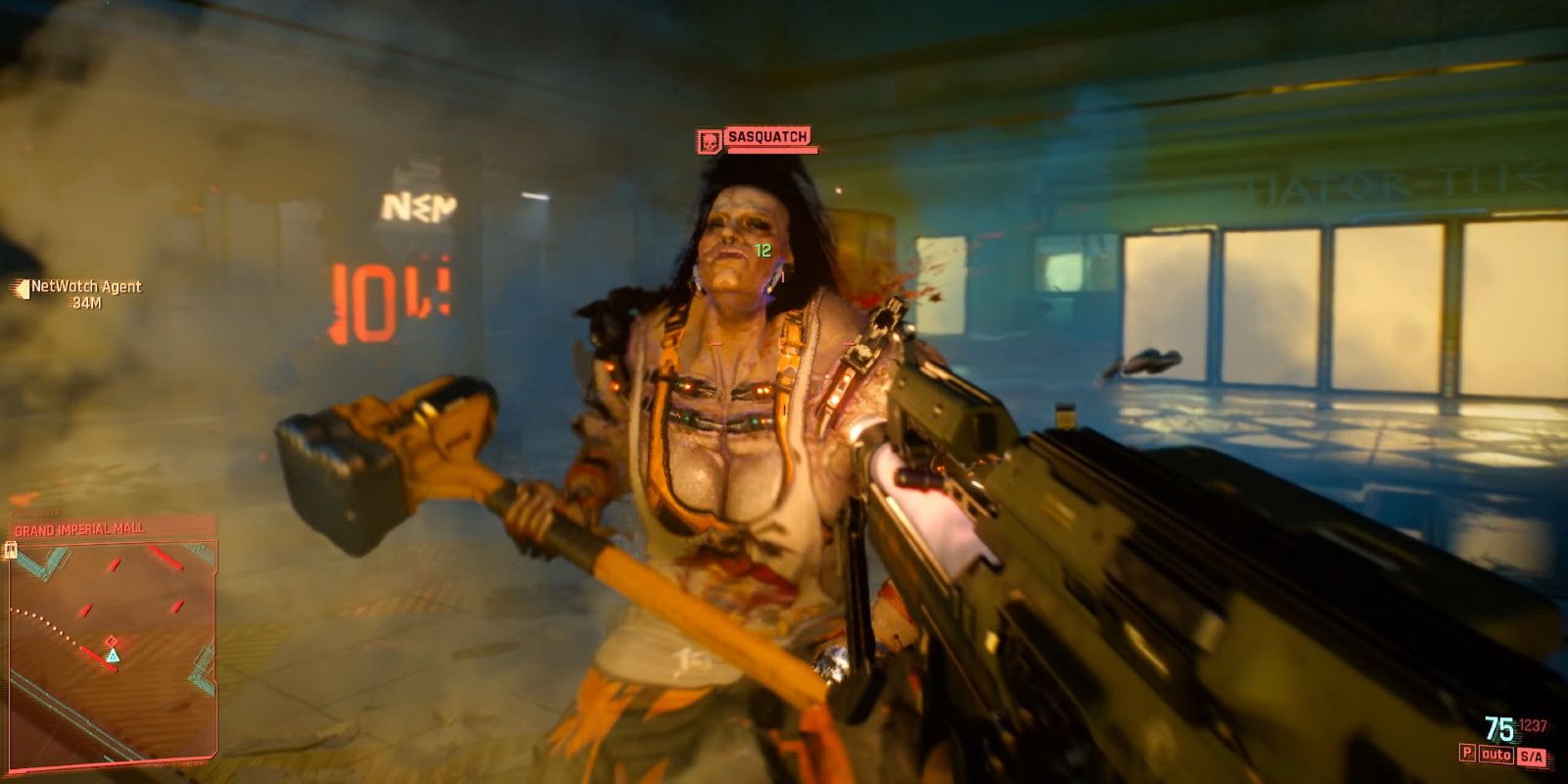Click the 34M distance readout
The image size is (1568, 784).
tap(85, 301)
